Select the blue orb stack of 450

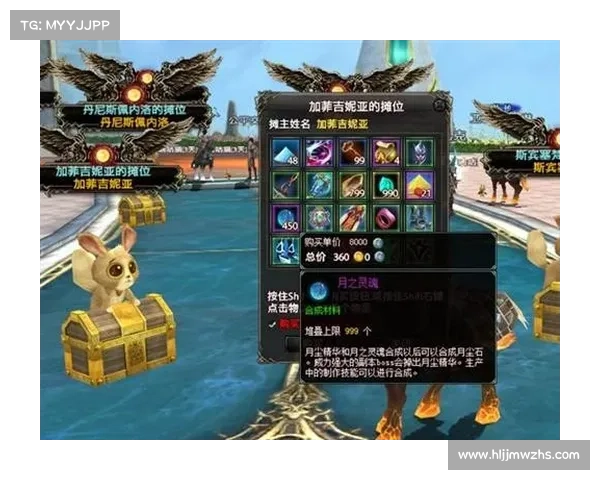pyautogui.click(x=285, y=218)
